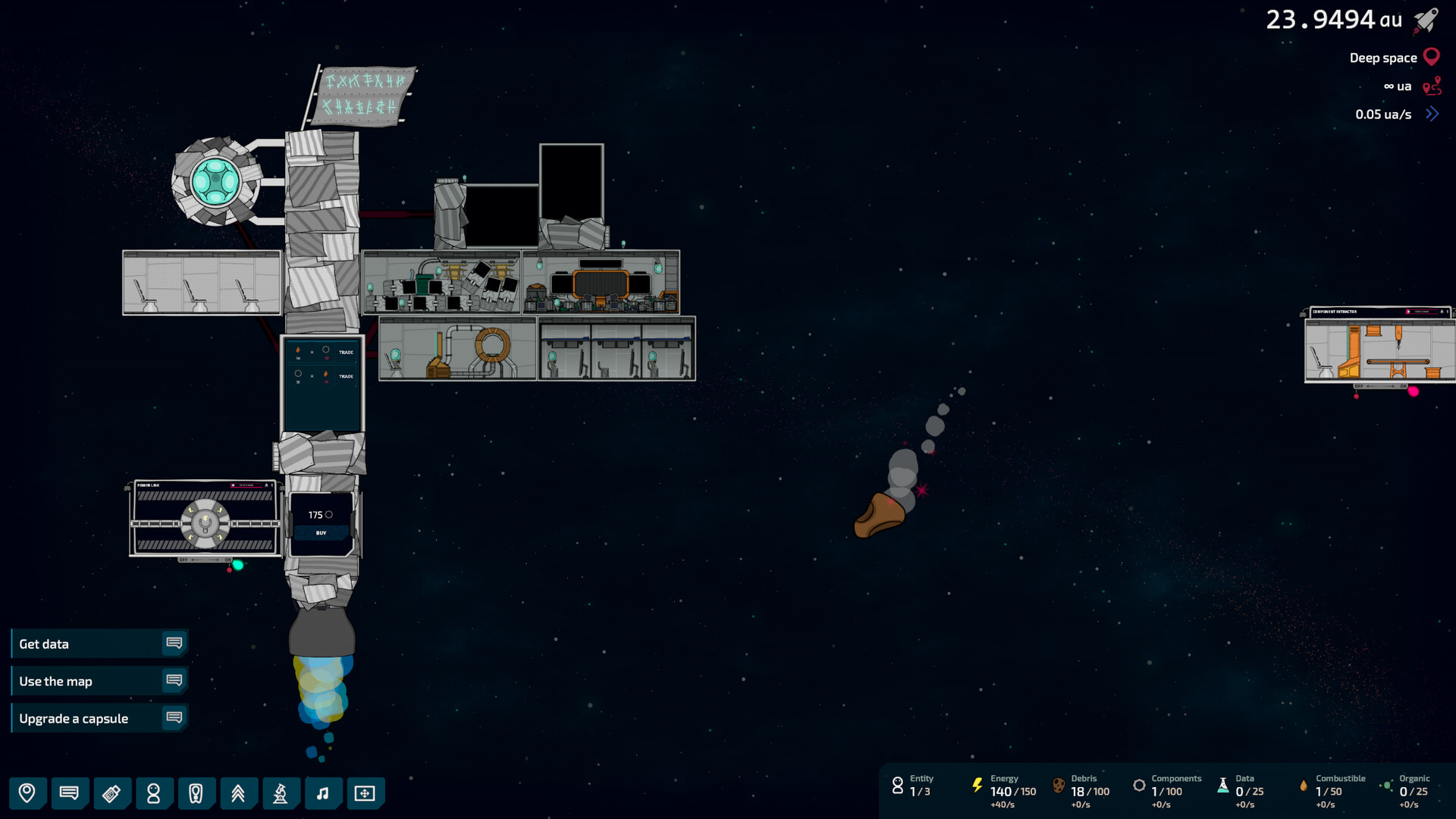
Task: Open the map pin toolbar button
Action: coord(27,793)
